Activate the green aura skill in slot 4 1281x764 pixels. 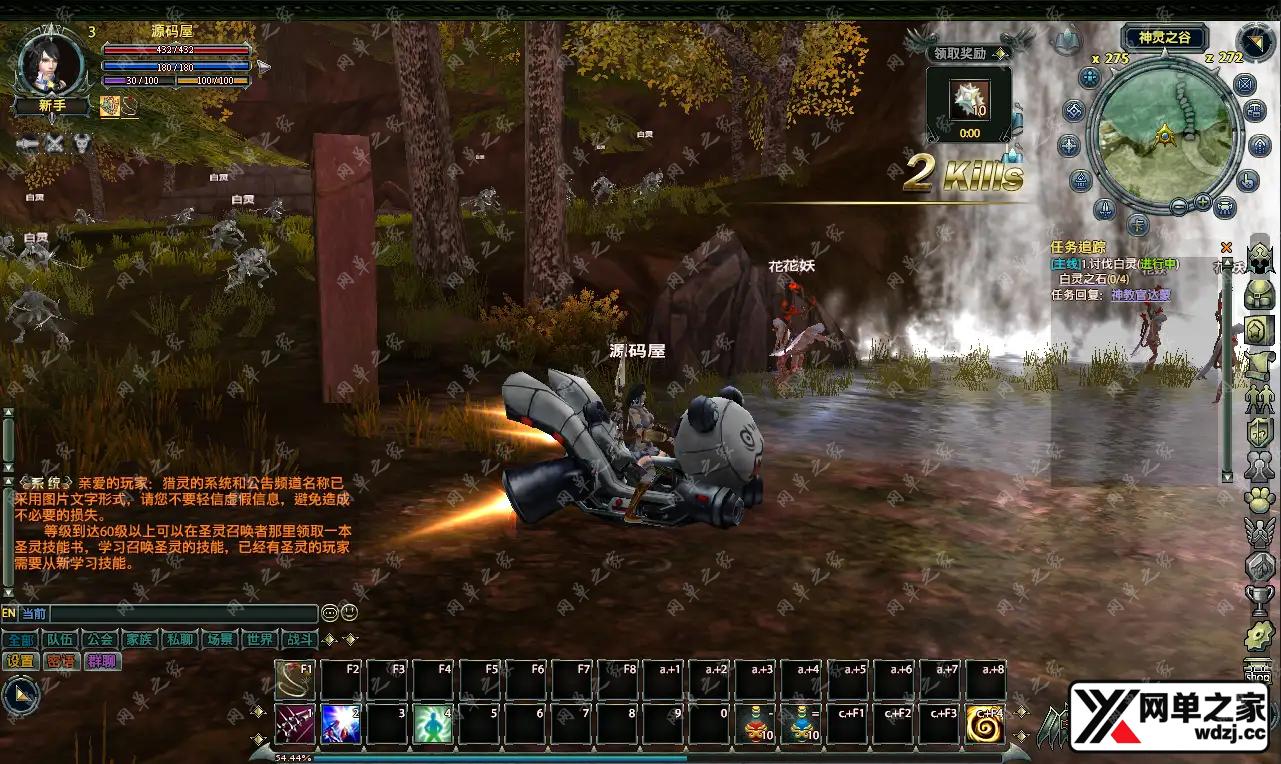(x=433, y=724)
